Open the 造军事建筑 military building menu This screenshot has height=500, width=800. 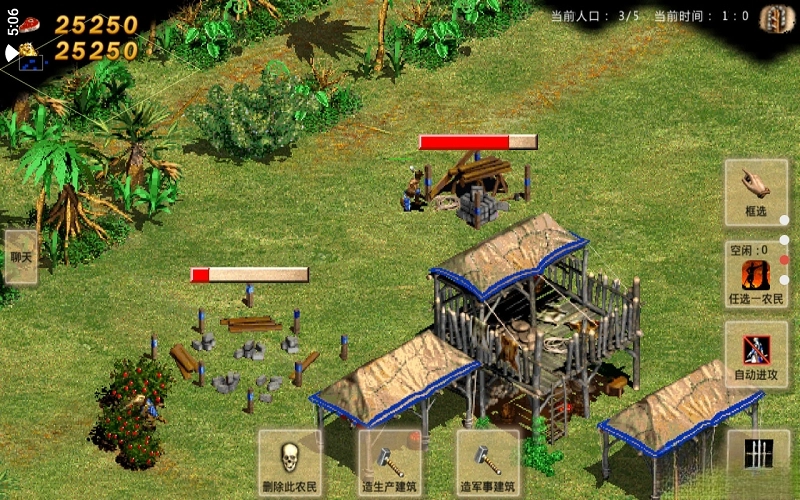(x=488, y=464)
